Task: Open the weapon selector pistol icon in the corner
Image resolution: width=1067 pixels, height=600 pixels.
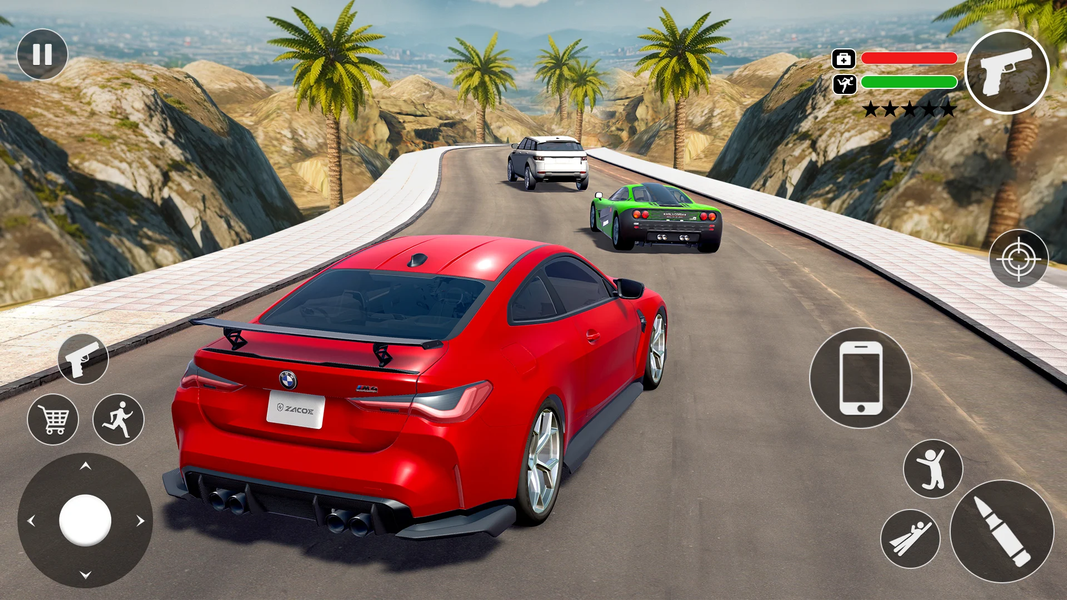Action: tap(1006, 72)
